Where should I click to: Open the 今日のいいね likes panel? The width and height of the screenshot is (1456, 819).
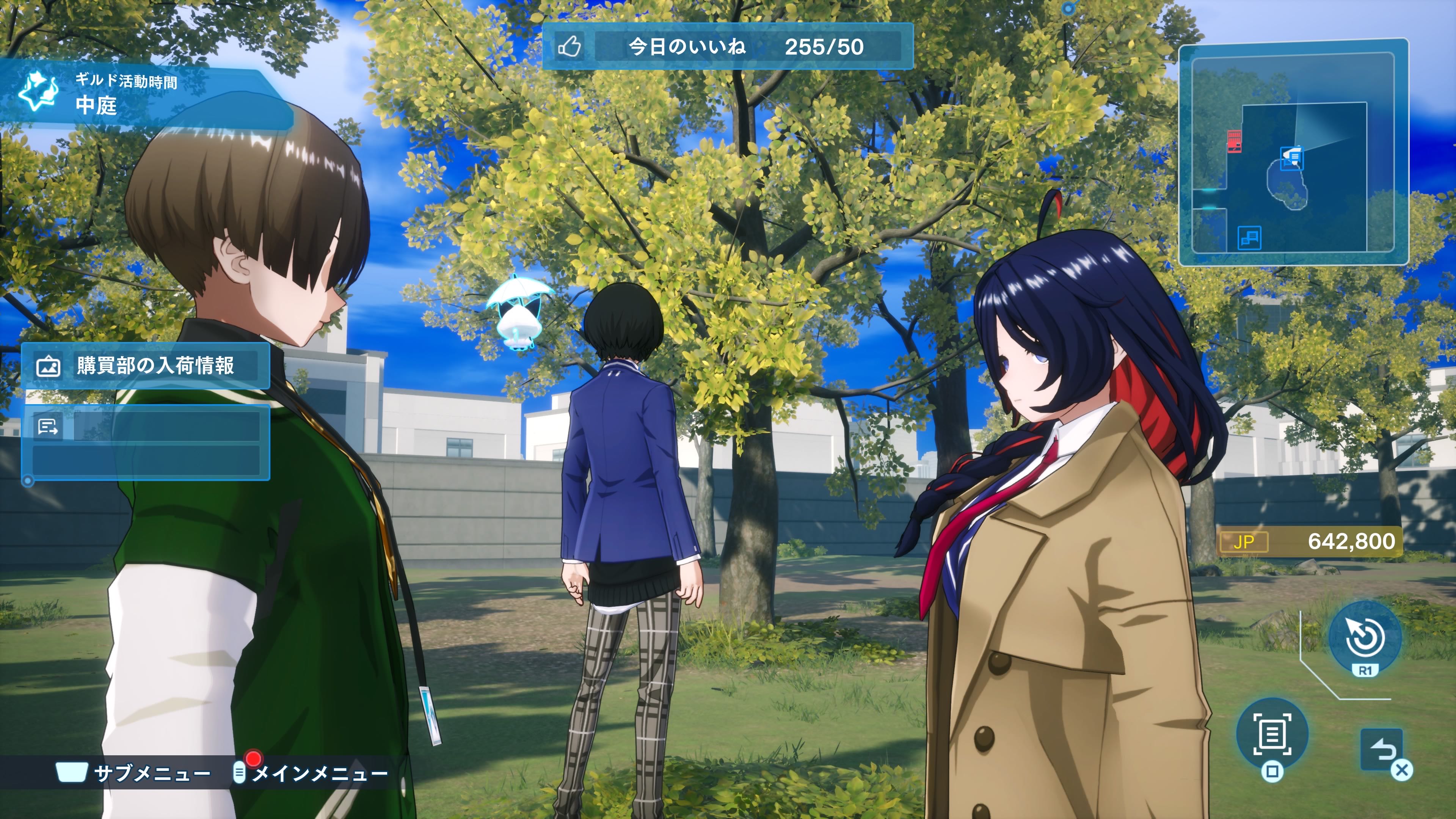tap(728, 46)
